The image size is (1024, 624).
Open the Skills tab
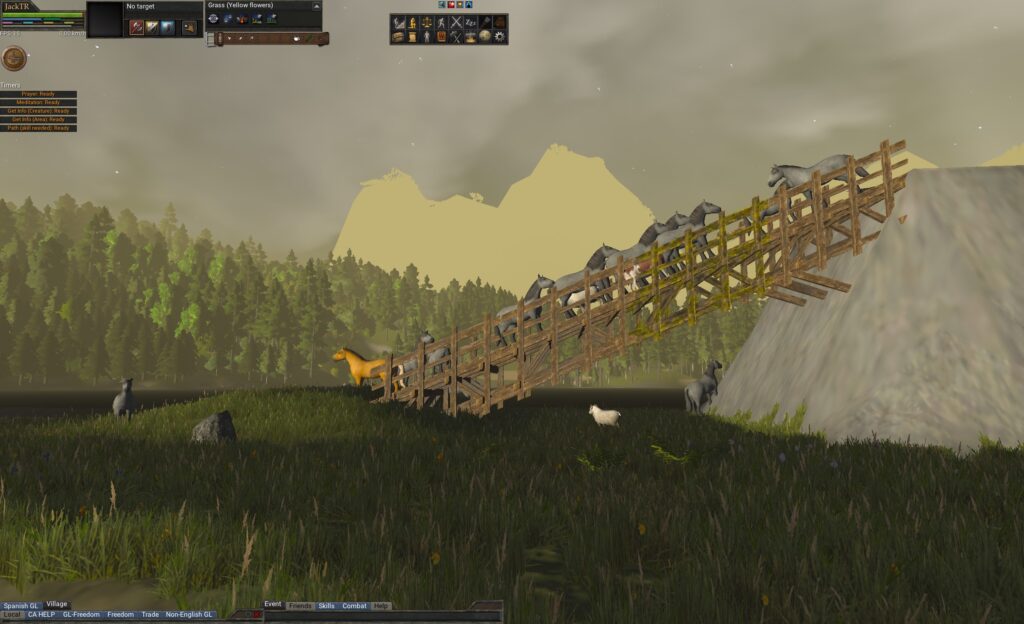[x=327, y=606]
